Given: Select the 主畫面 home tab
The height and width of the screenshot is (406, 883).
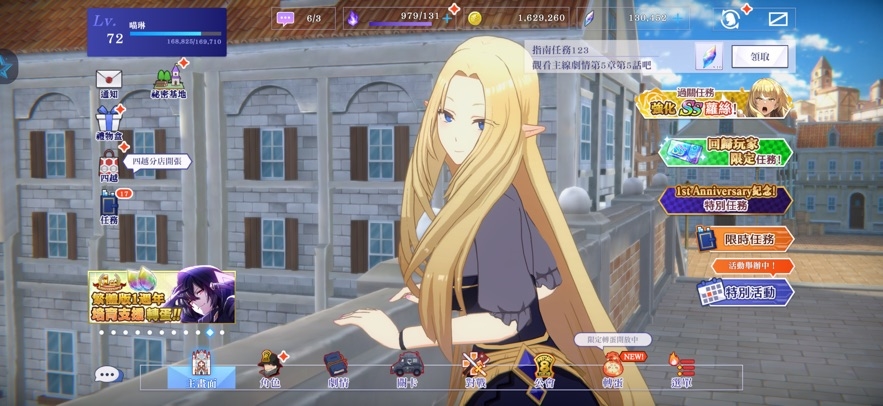Looking at the screenshot, I should [x=200, y=368].
